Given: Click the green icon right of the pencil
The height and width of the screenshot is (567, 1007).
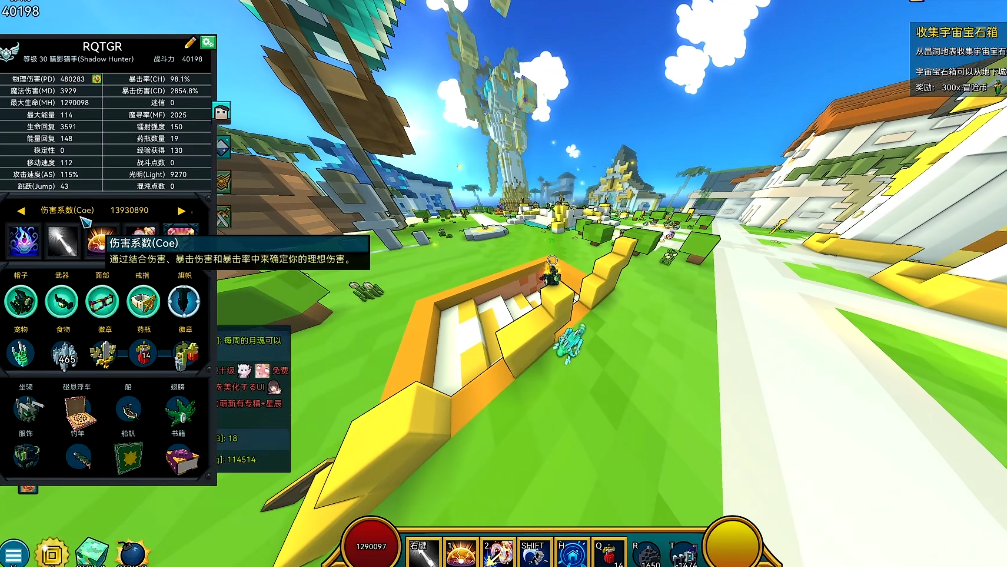Looking at the screenshot, I should point(207,43).
